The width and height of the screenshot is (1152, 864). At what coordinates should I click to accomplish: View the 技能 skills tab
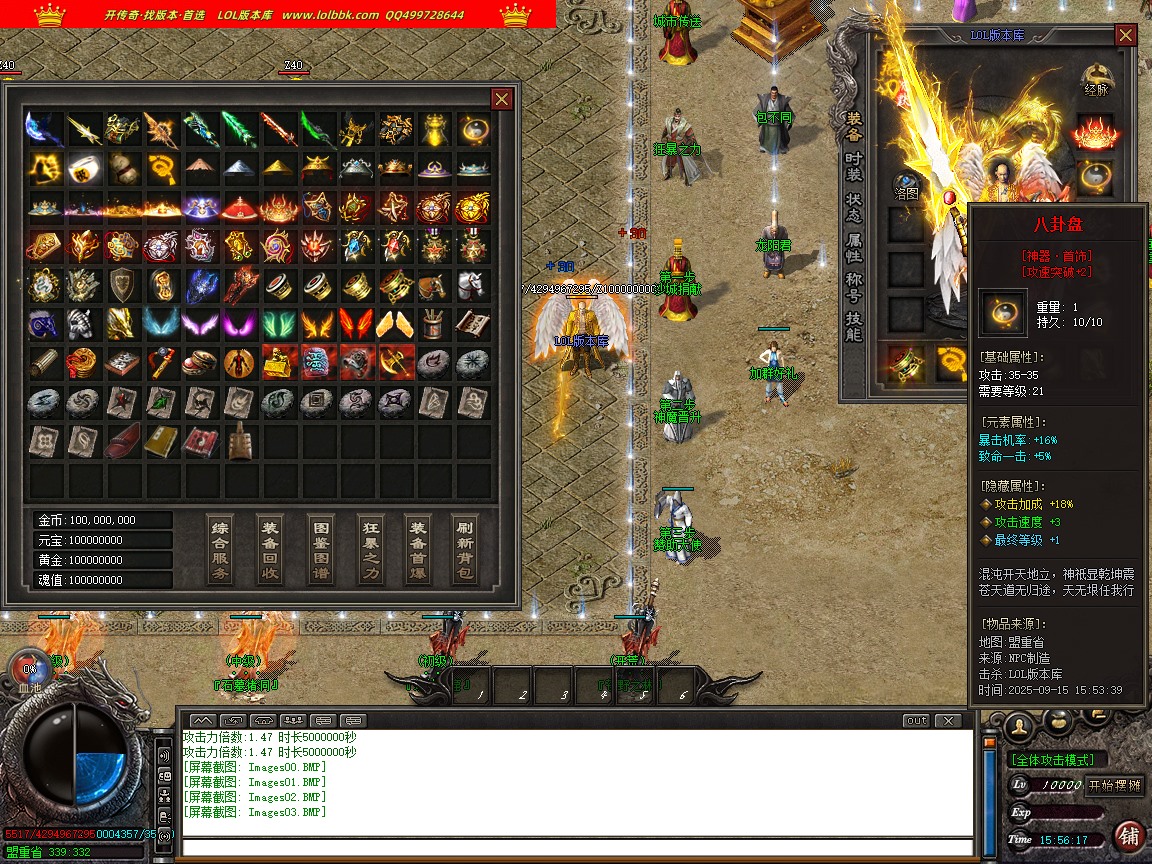853,327
